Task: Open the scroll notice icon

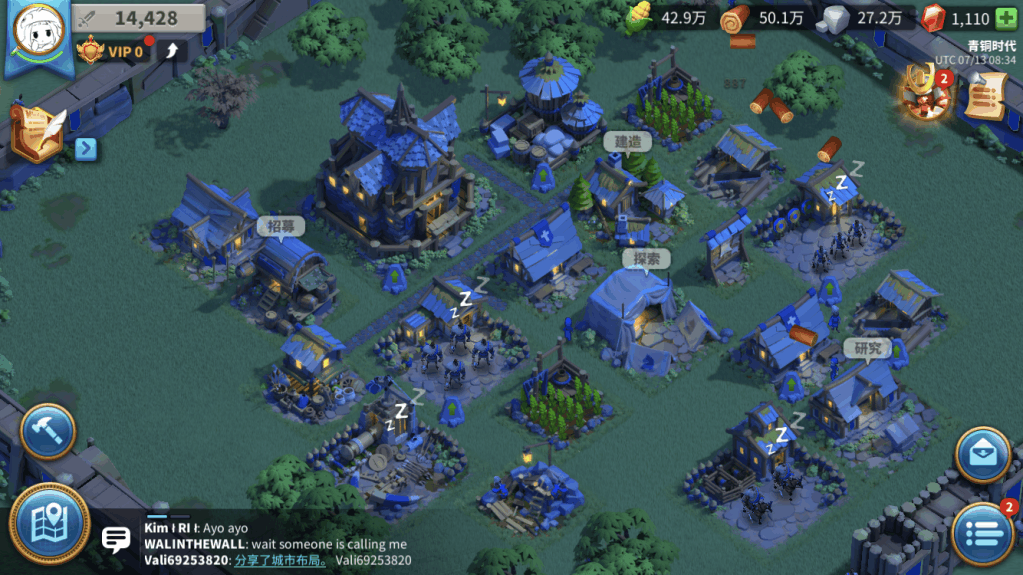Action: coord(983,95)
